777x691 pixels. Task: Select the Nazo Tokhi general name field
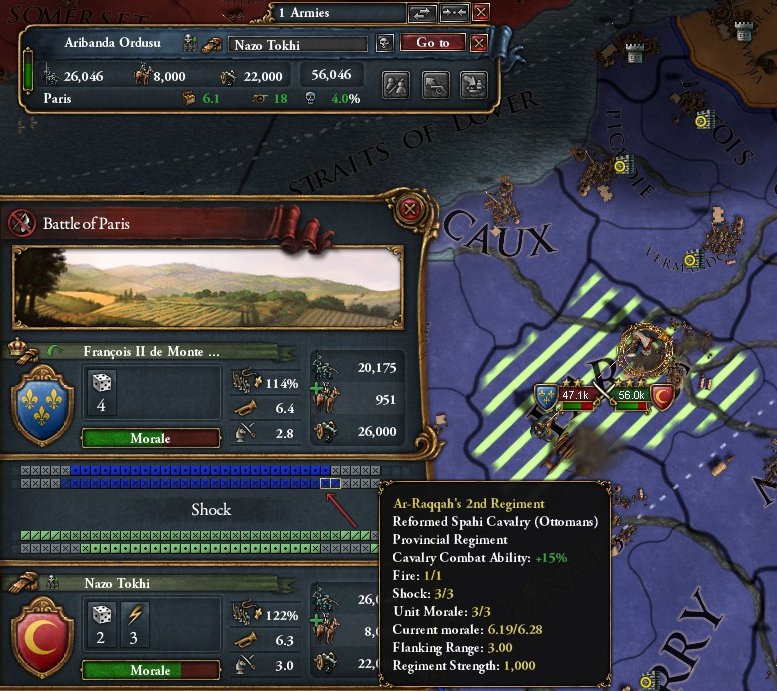[298, 44]
